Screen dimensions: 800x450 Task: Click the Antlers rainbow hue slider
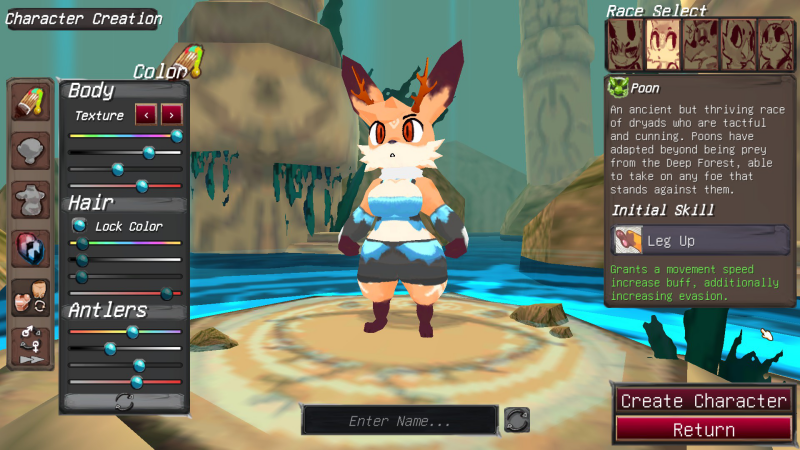coord(125,331)
